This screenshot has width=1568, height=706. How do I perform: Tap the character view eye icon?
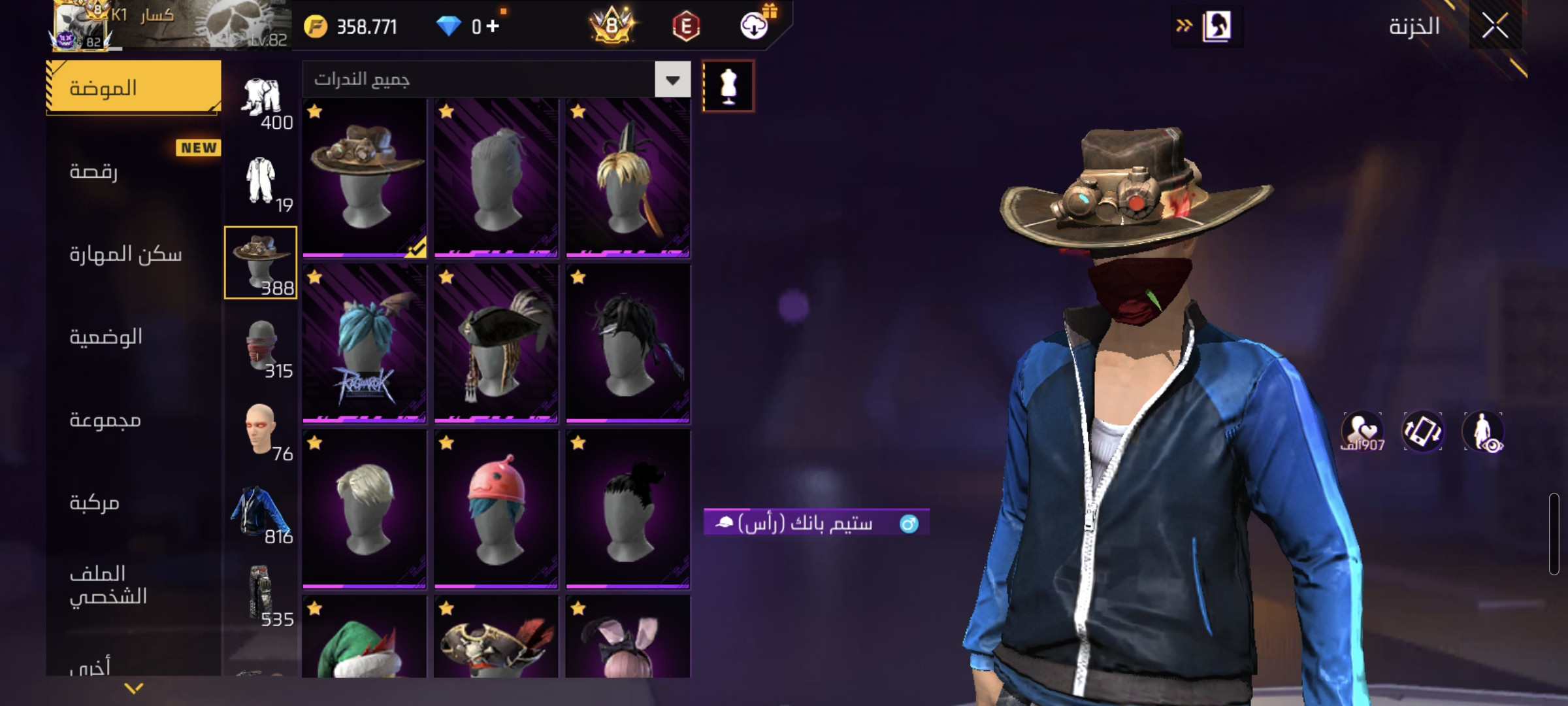[1483, 431]
